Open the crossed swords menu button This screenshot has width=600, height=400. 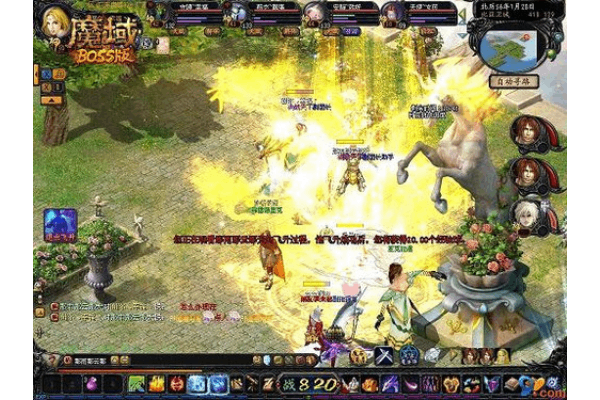pyautogui.click(x=384, y=357)
